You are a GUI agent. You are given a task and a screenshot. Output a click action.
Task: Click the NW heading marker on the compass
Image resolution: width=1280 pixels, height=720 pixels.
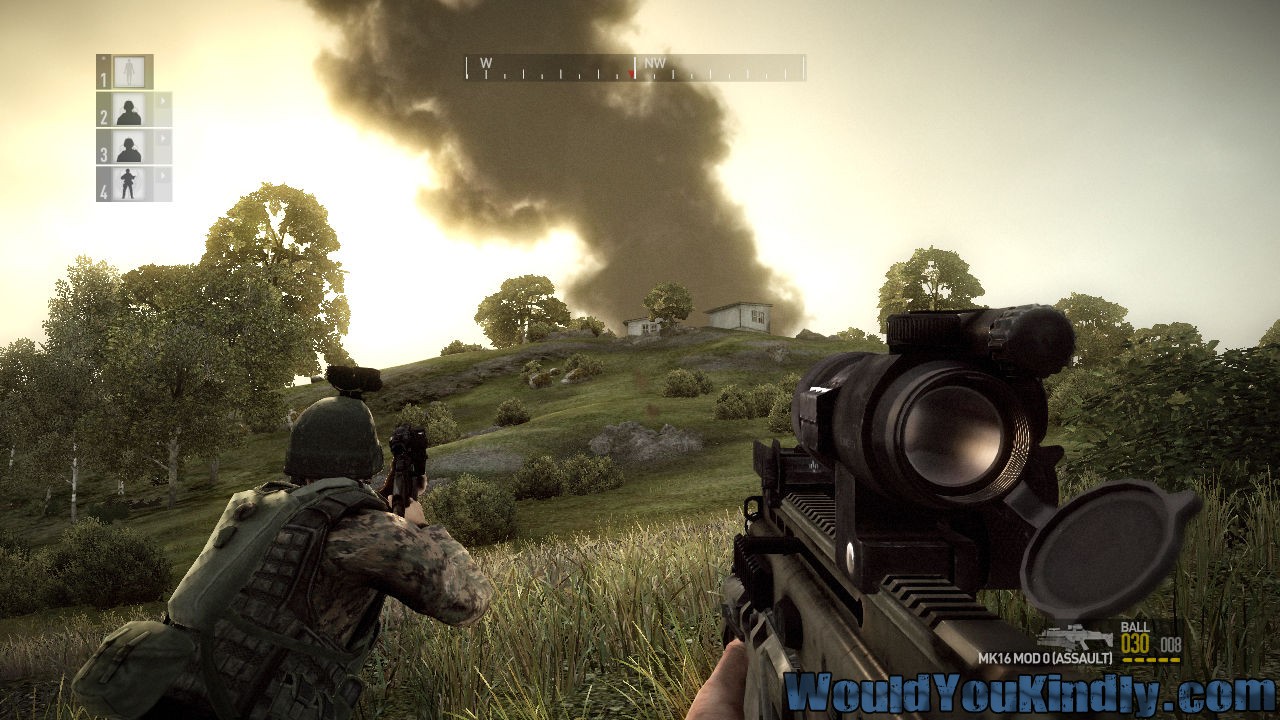[655, 62]
